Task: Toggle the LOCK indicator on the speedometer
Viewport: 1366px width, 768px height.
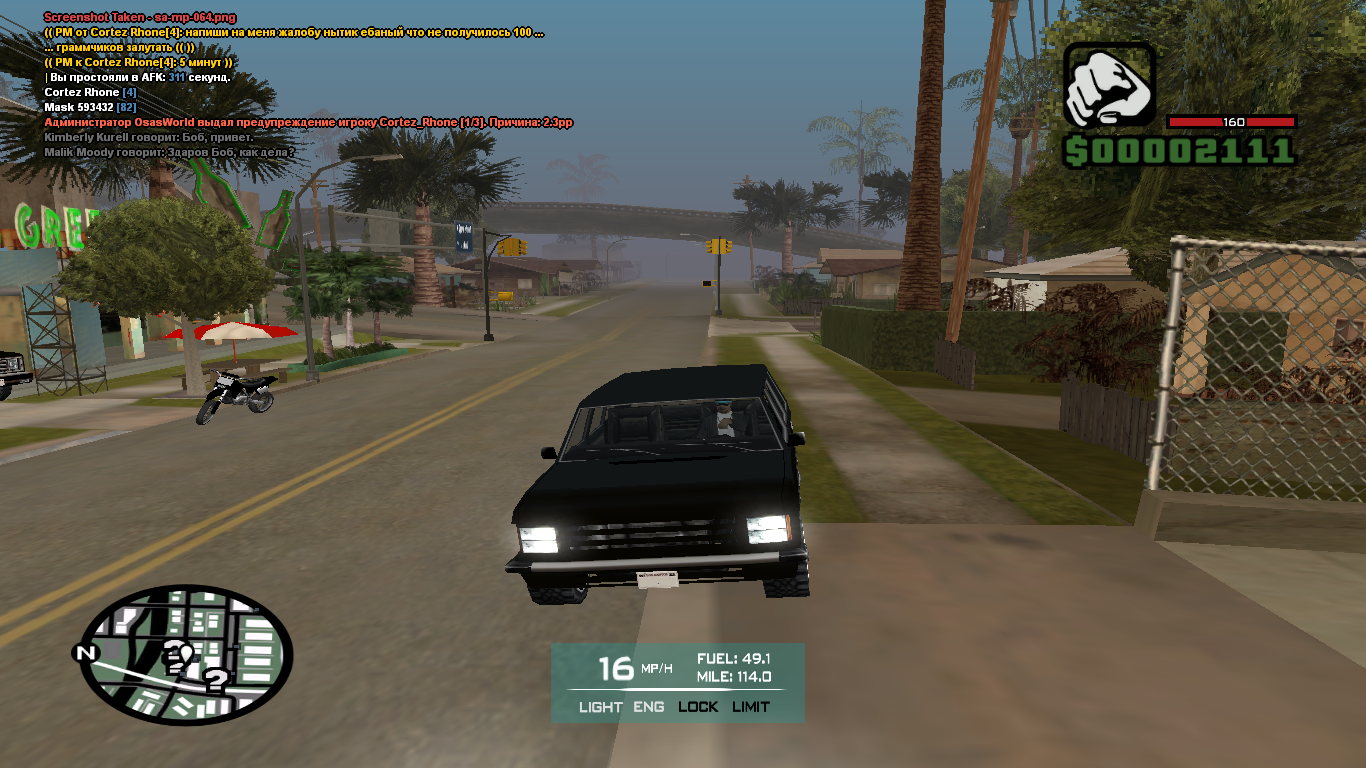Action: (x=698, y=707)
